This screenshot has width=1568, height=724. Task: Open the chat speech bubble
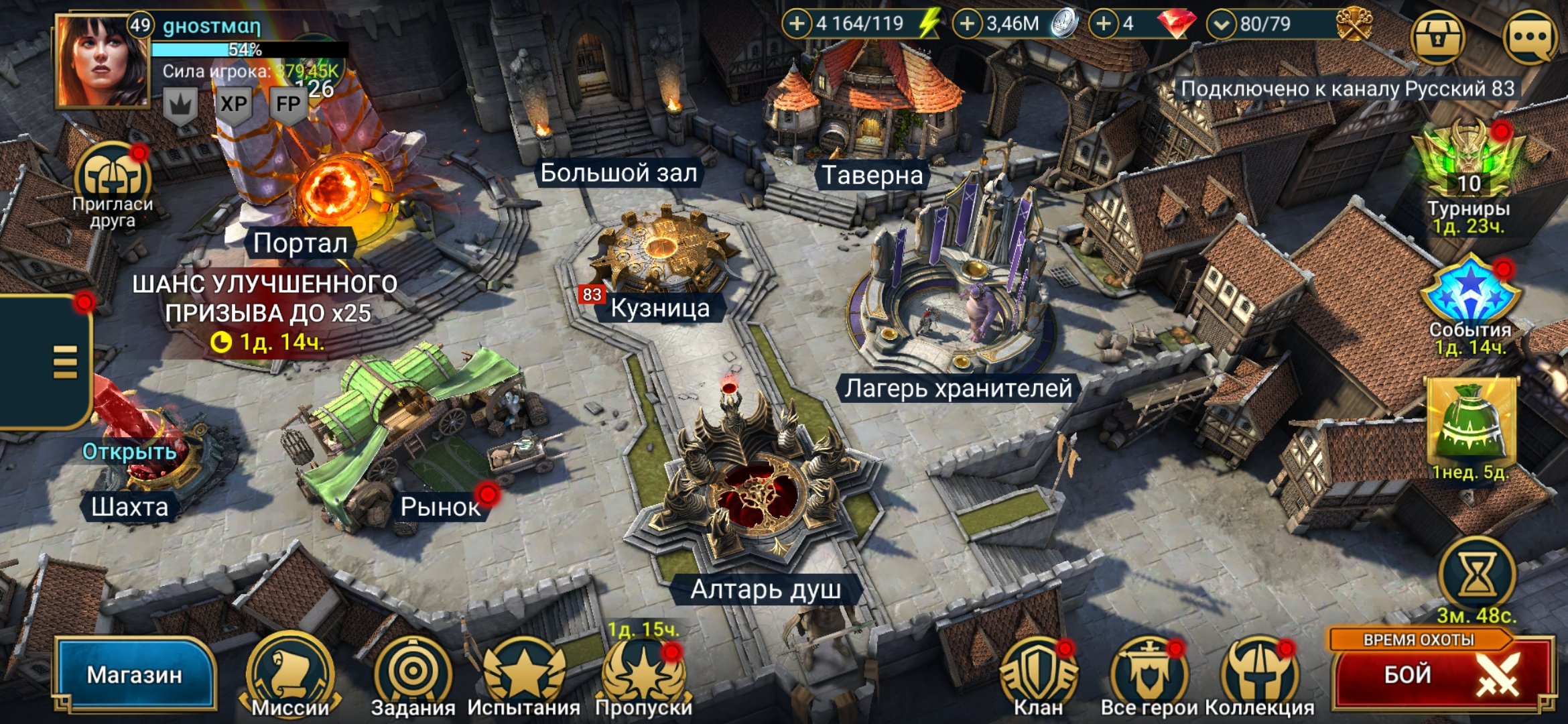[1530, 37]
